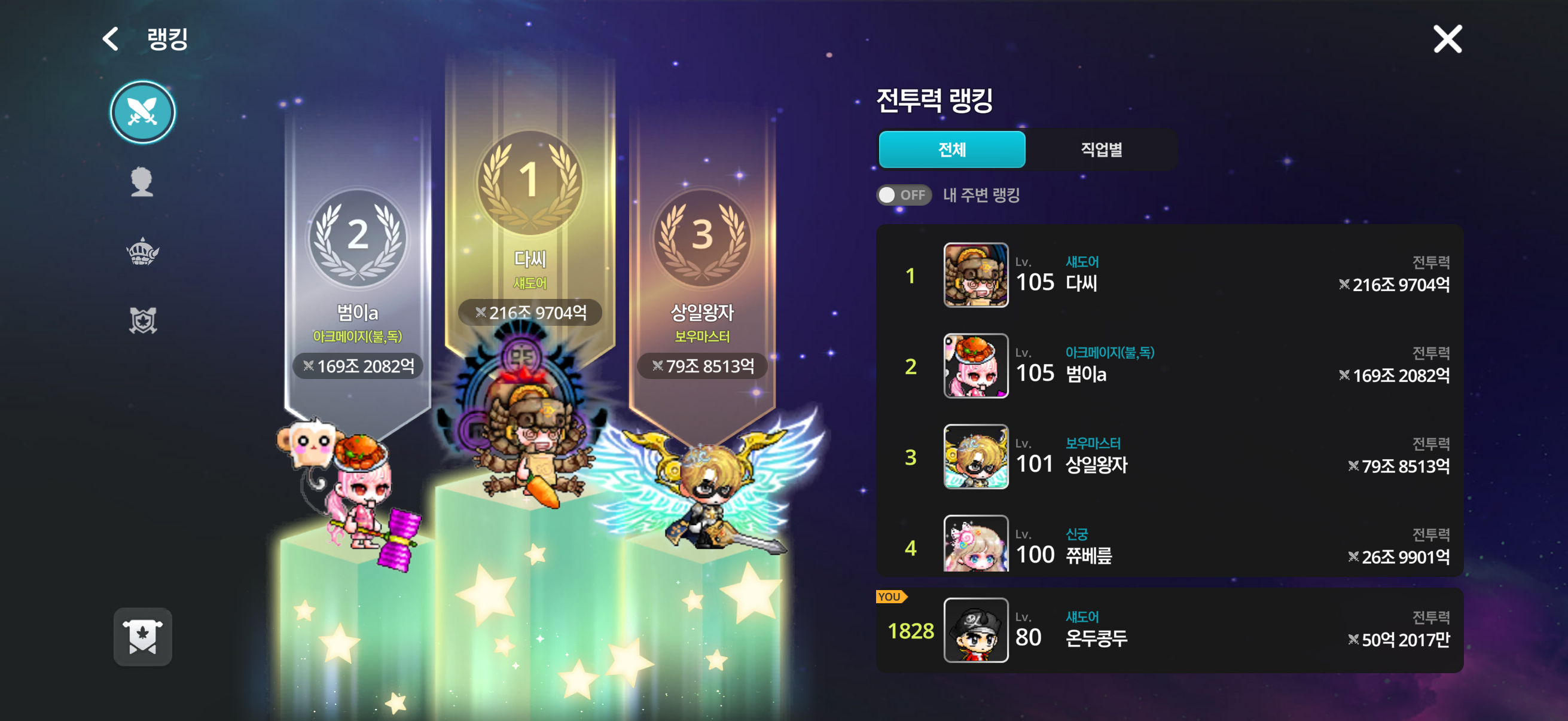Image resolution: width=1568 pixels, height=721 pixels.
Task: Select the crossed swords combat ranking icon
Action: 142,112
